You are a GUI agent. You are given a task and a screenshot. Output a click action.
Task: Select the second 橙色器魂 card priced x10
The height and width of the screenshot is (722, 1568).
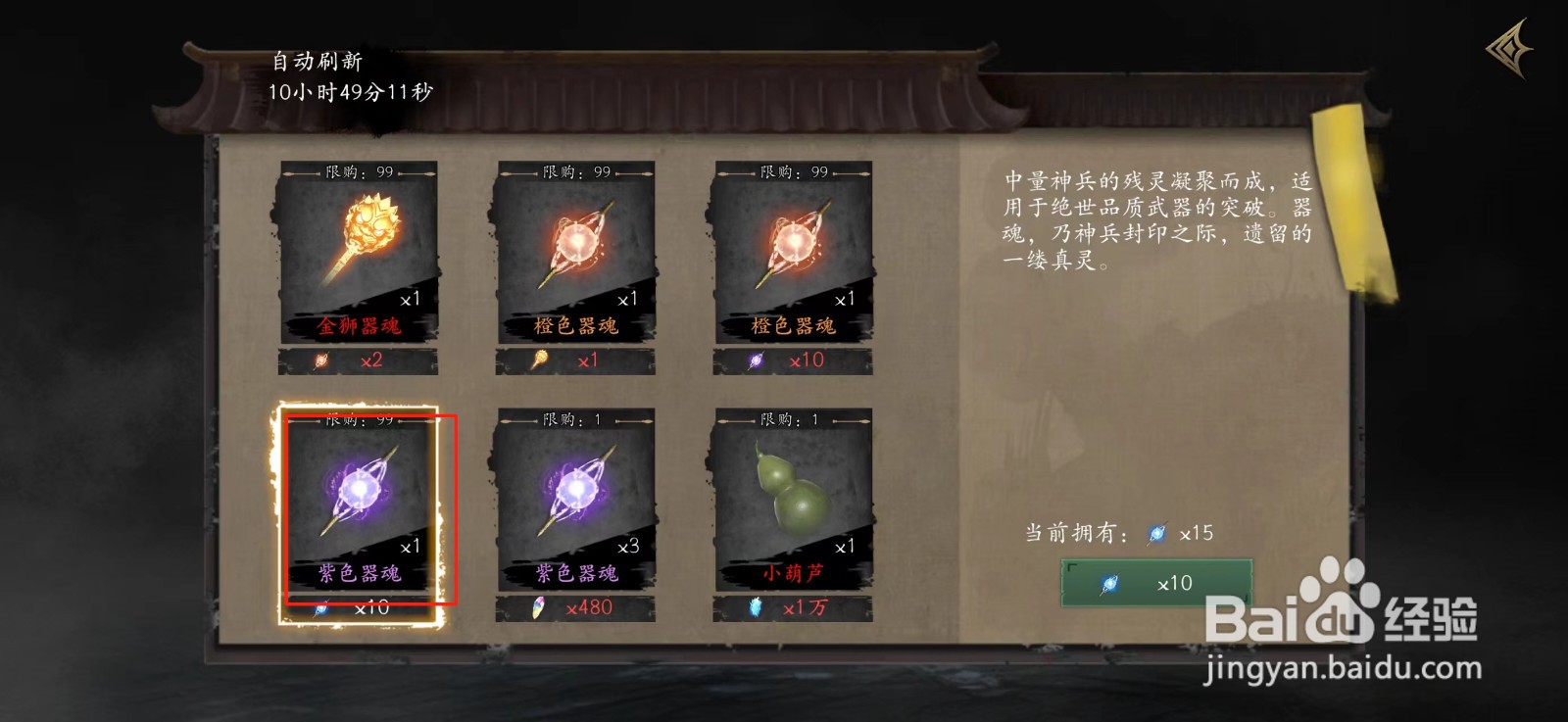[796, 250]
